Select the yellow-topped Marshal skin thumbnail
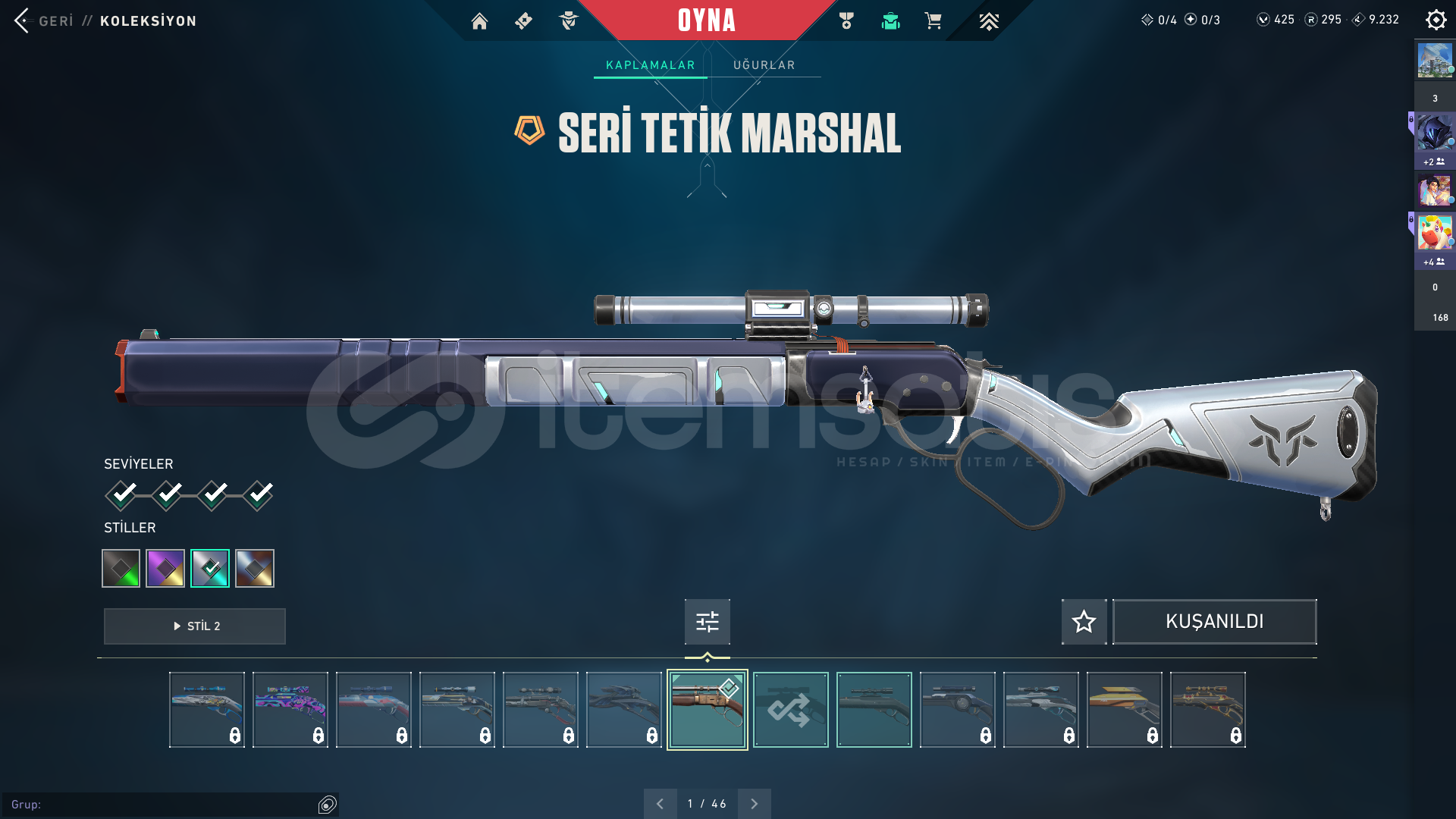Image resolution: width=1456 pixels, height=819 pixels. [x=1124, y=710]
